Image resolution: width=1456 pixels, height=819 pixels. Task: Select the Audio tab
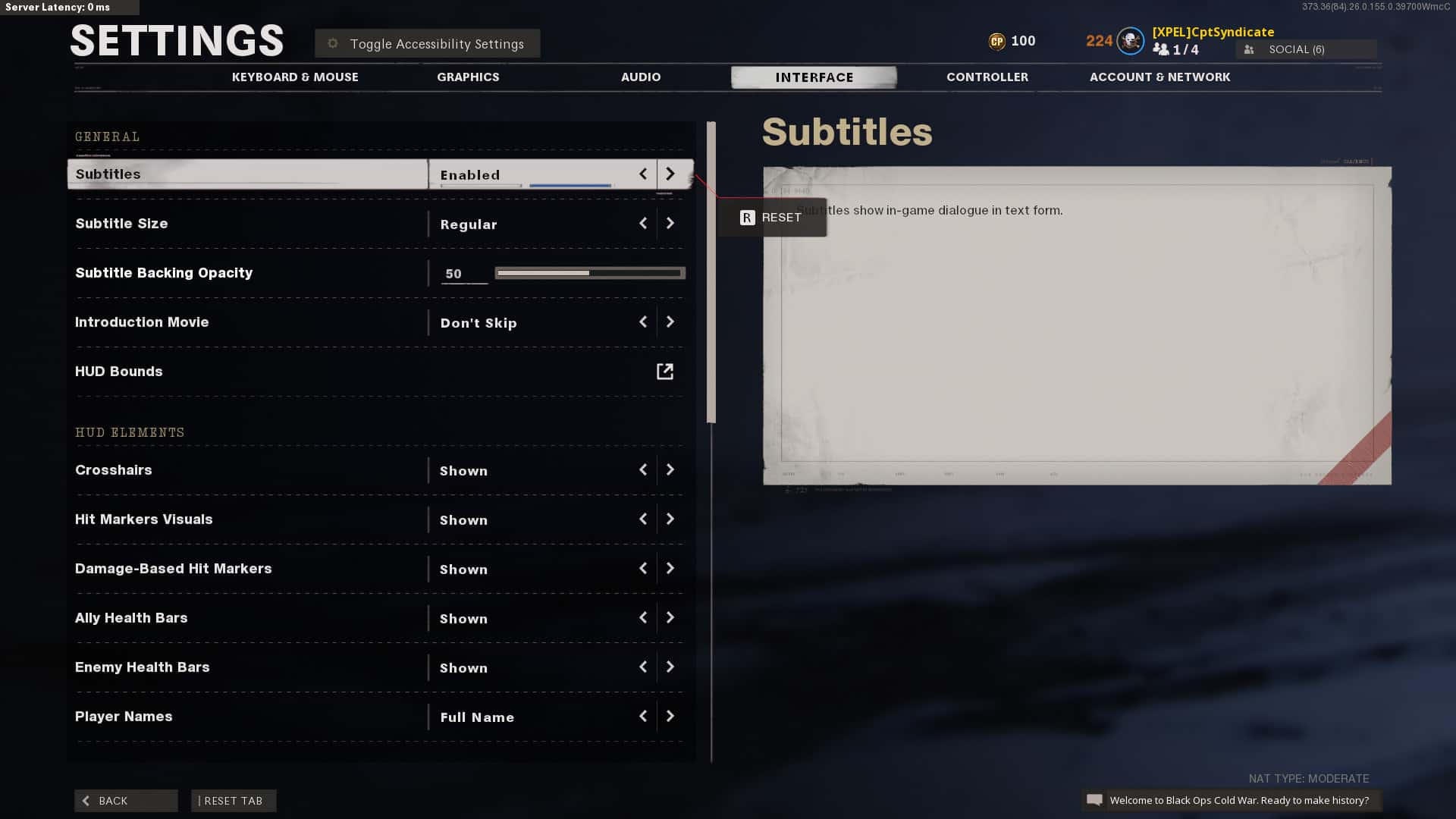click(x=641, y=77)
